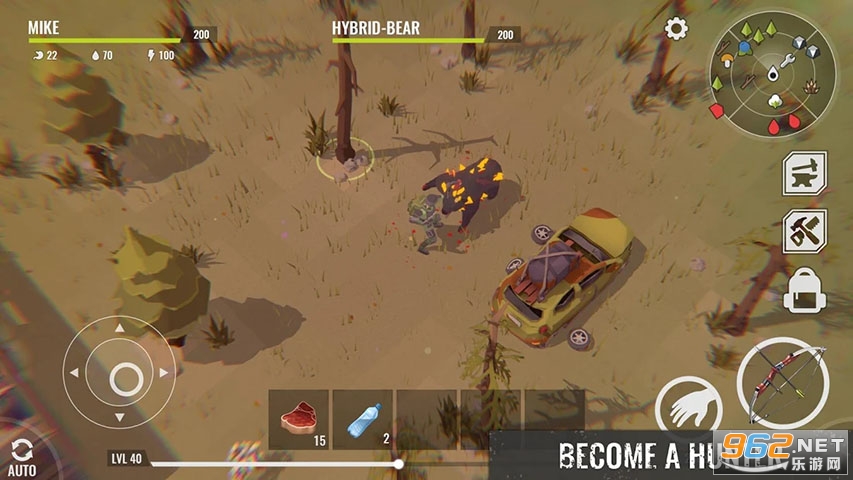
Task: Open the circular resource minimap
Action: 771,78
